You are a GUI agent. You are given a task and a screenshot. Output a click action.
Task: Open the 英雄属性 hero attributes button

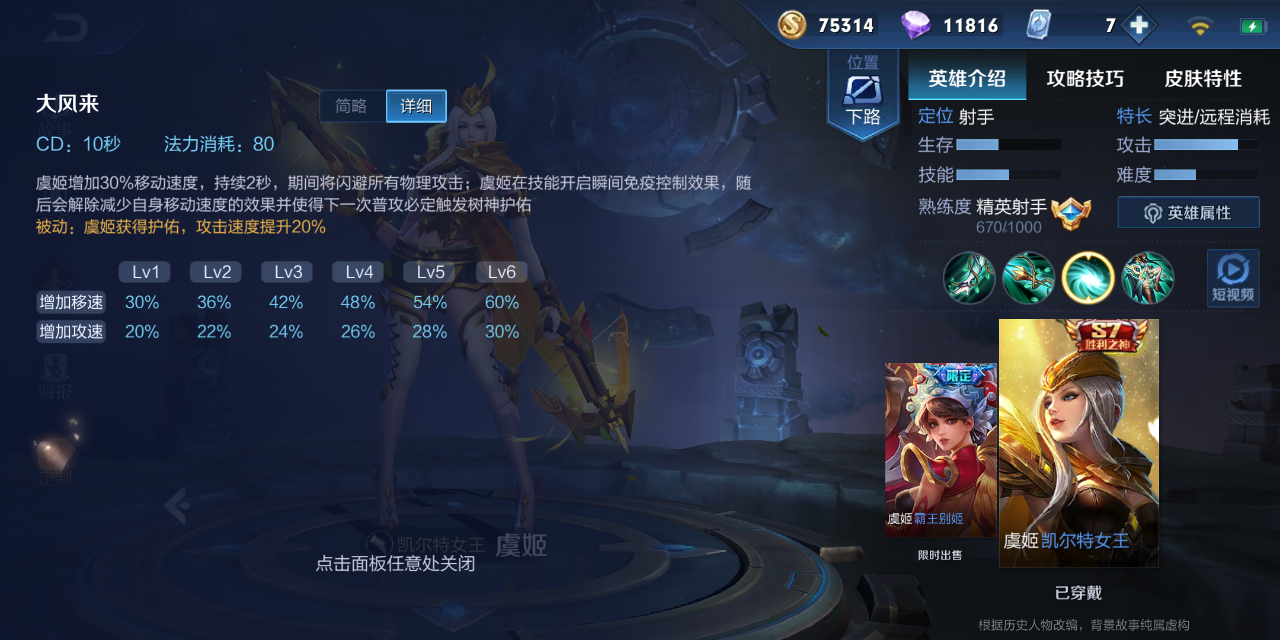(1188, 213)
